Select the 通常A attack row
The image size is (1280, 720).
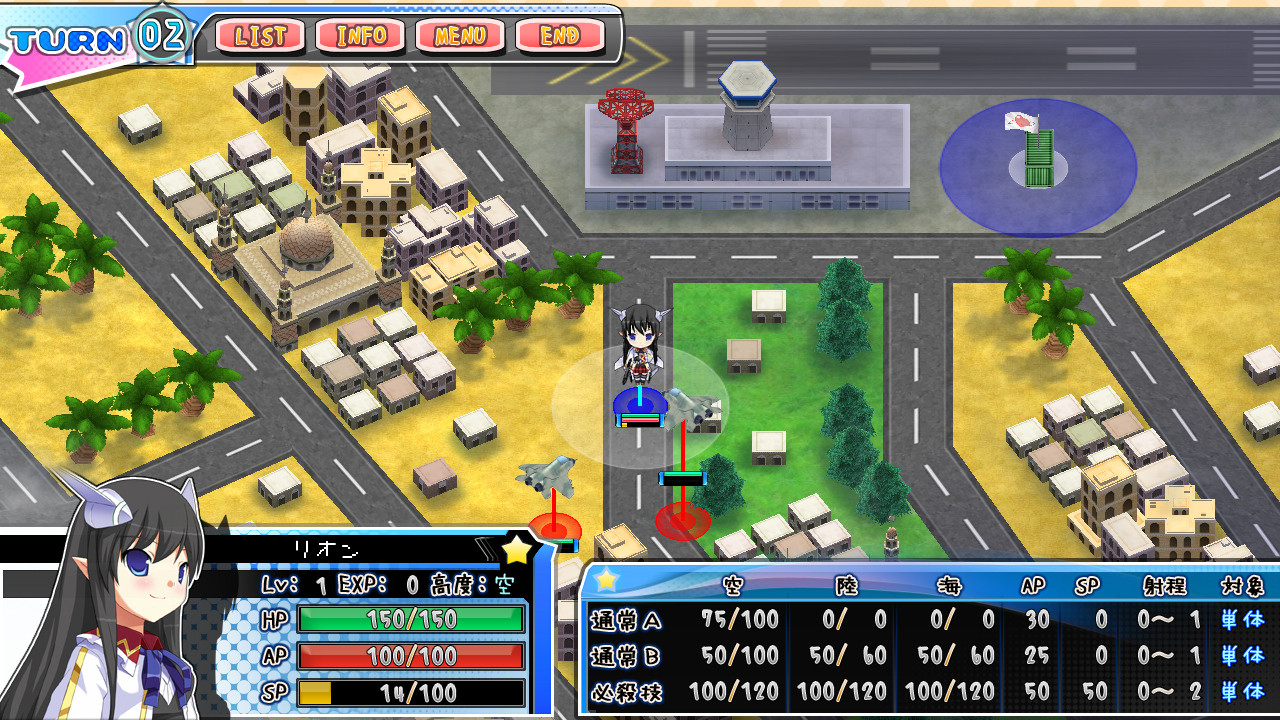[x=926, y=620]
